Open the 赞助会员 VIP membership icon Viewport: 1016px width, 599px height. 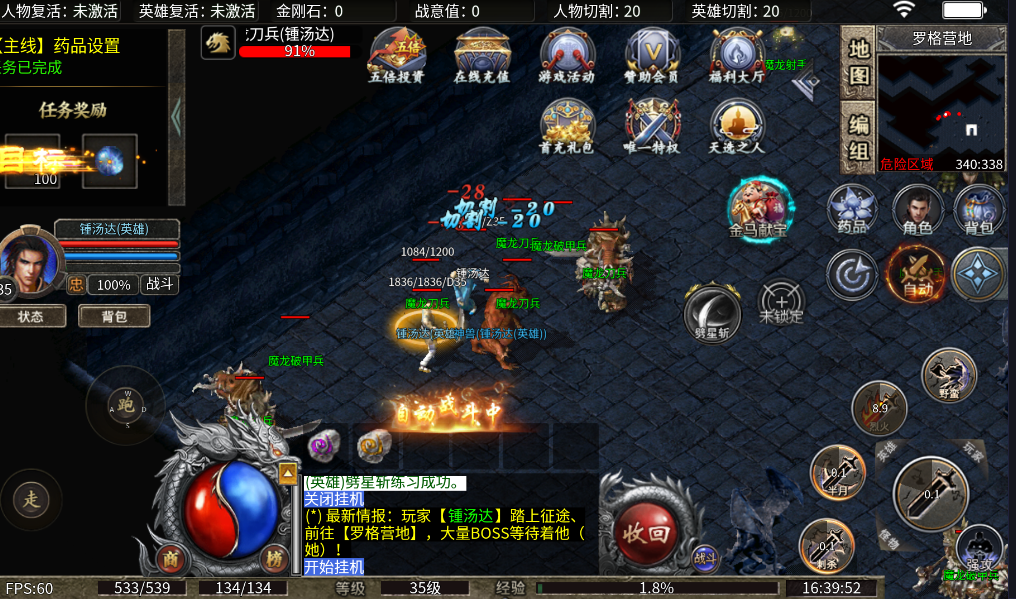click(652, 55)
